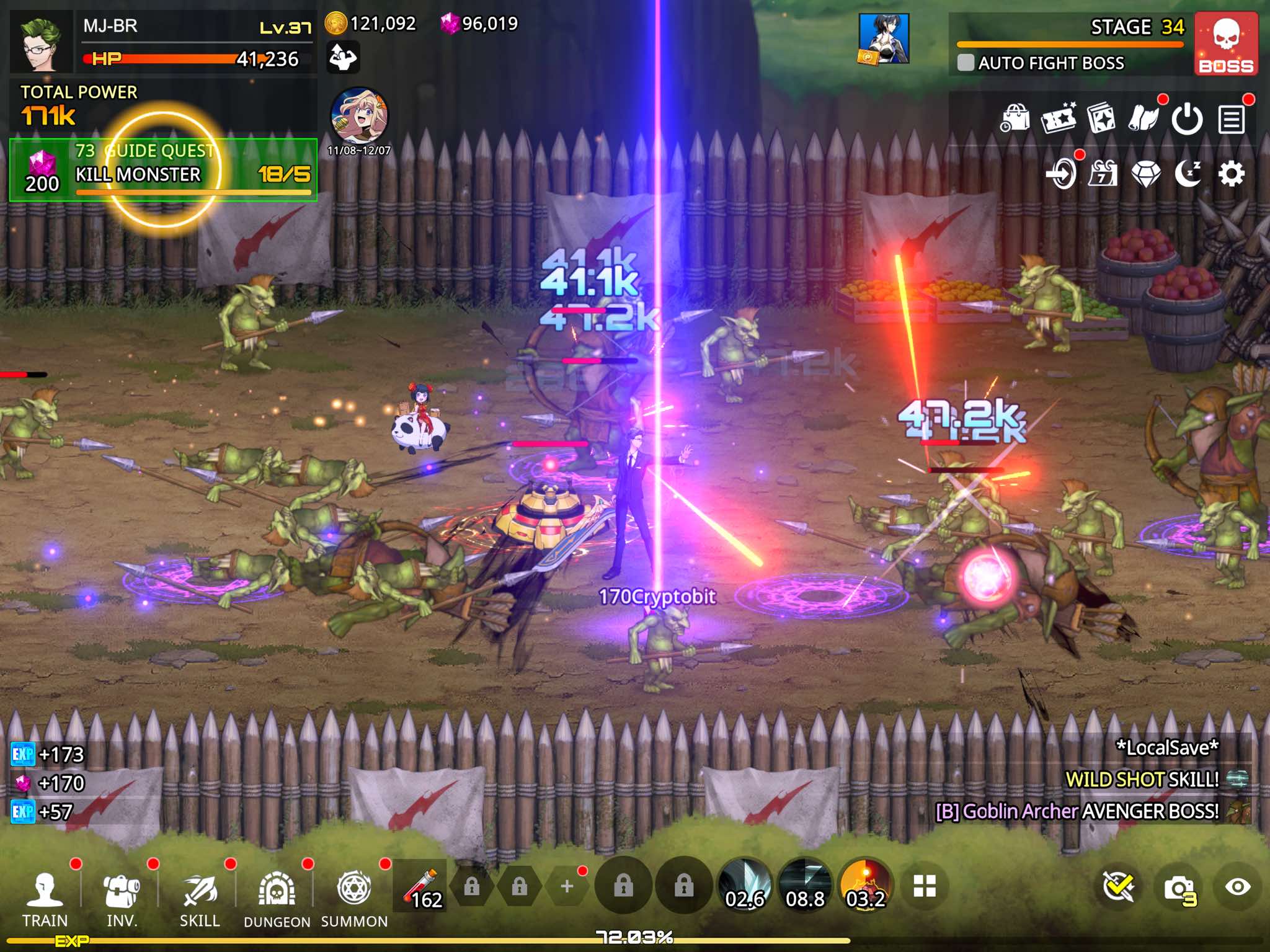Toggle the AUTO FIGHT BOSS checkbox
The width and height of the screenshot is (1270, 952).
[x=966, y=63]
